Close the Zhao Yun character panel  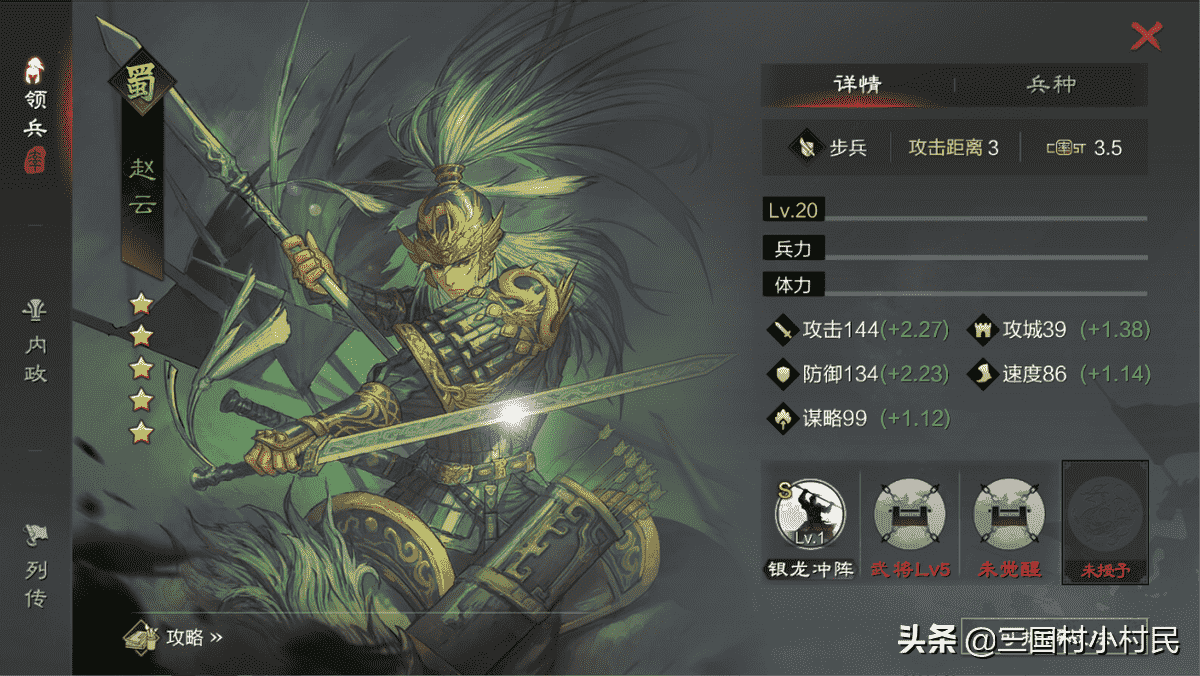coord(1145,37)
